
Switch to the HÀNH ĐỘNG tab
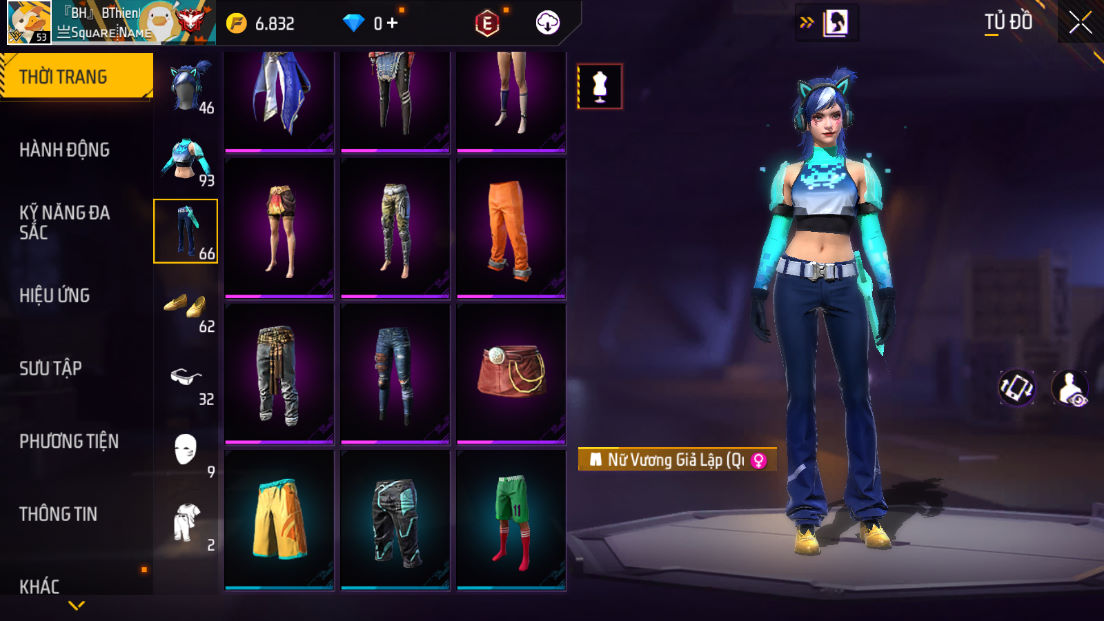click(65, 150)
